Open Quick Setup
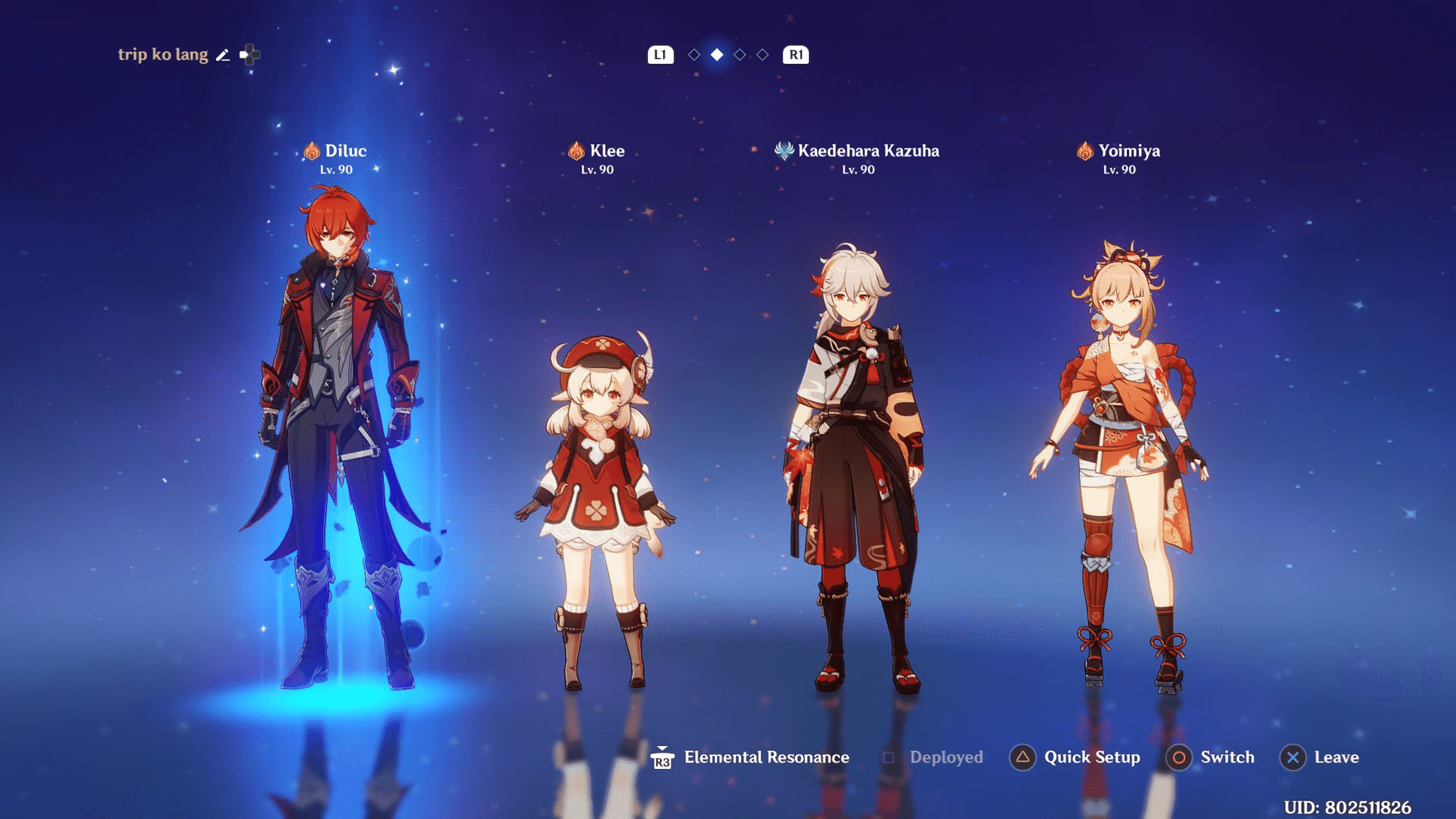Viewport: 1456px width, 819px height. (1092, 758)
